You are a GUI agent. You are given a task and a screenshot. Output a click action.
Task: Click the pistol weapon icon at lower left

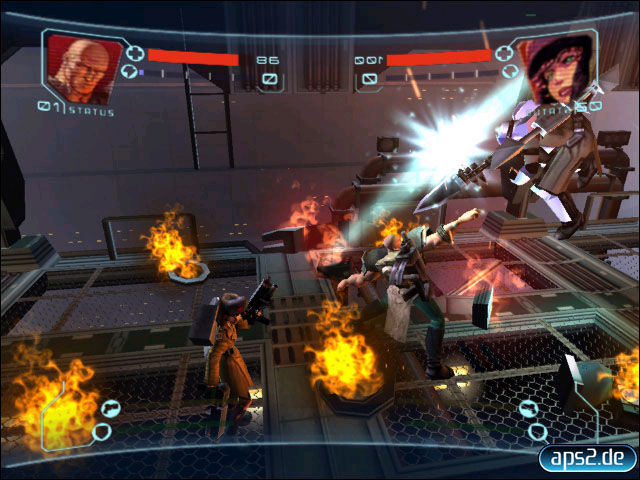click(108, 407)
